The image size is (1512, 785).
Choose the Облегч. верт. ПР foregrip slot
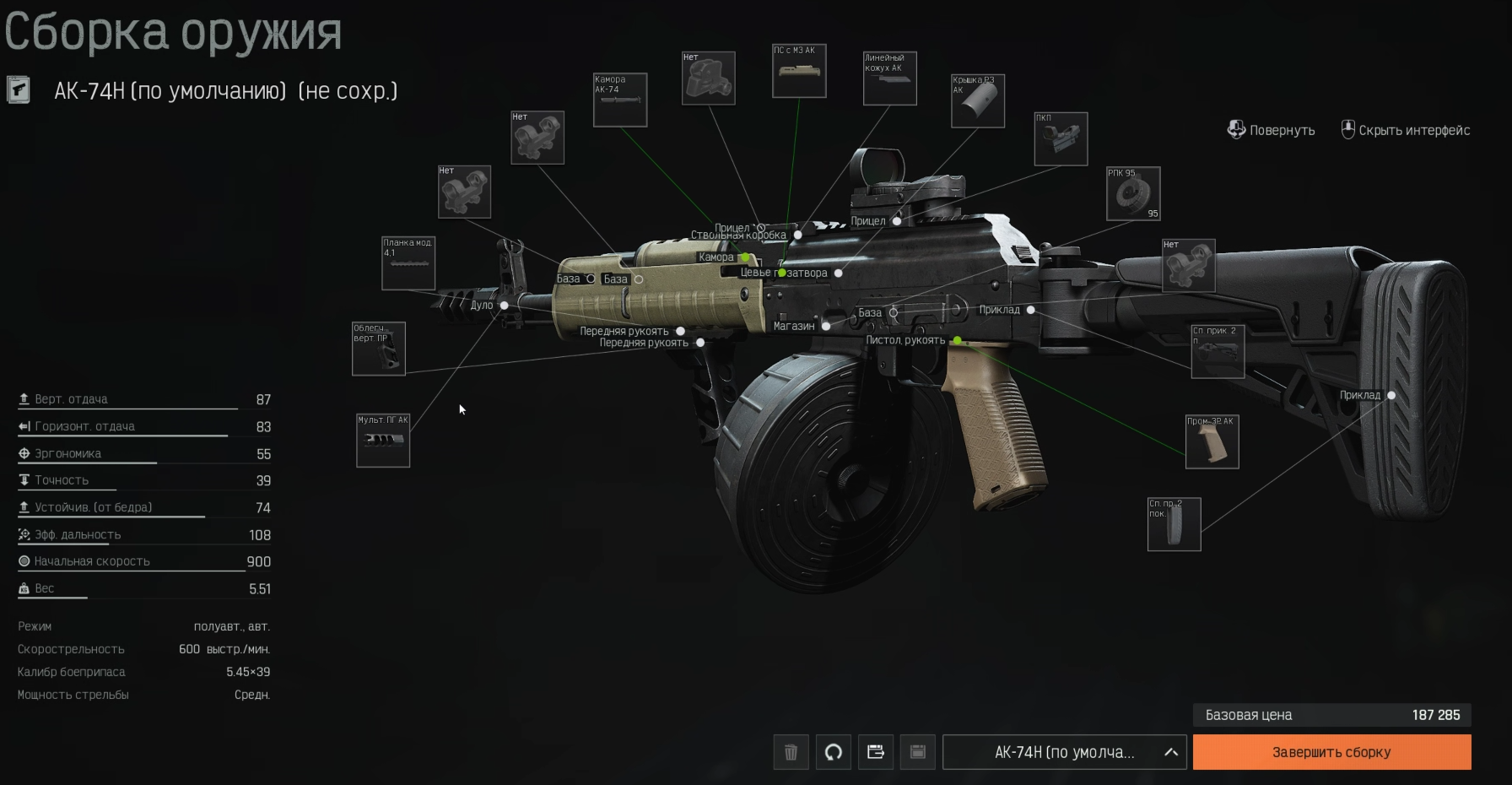tap(378, 349)
